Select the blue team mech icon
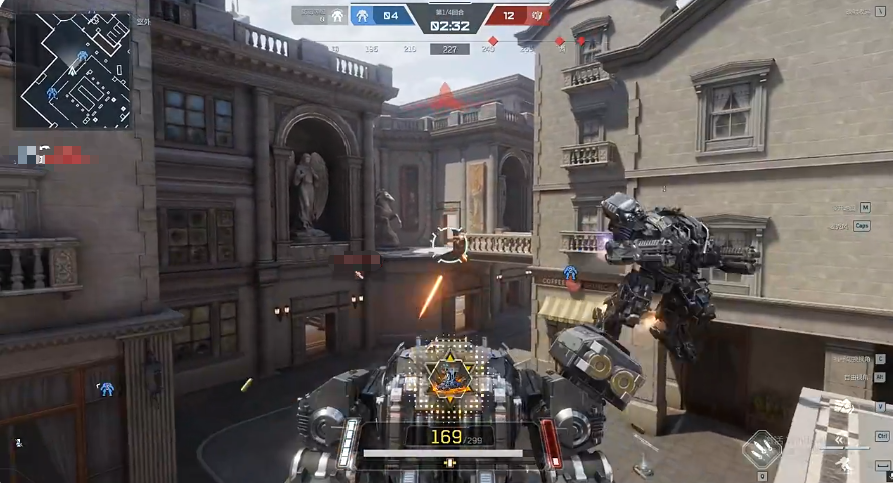The height and width of the screenshot is (483, 893). [362, 16]
